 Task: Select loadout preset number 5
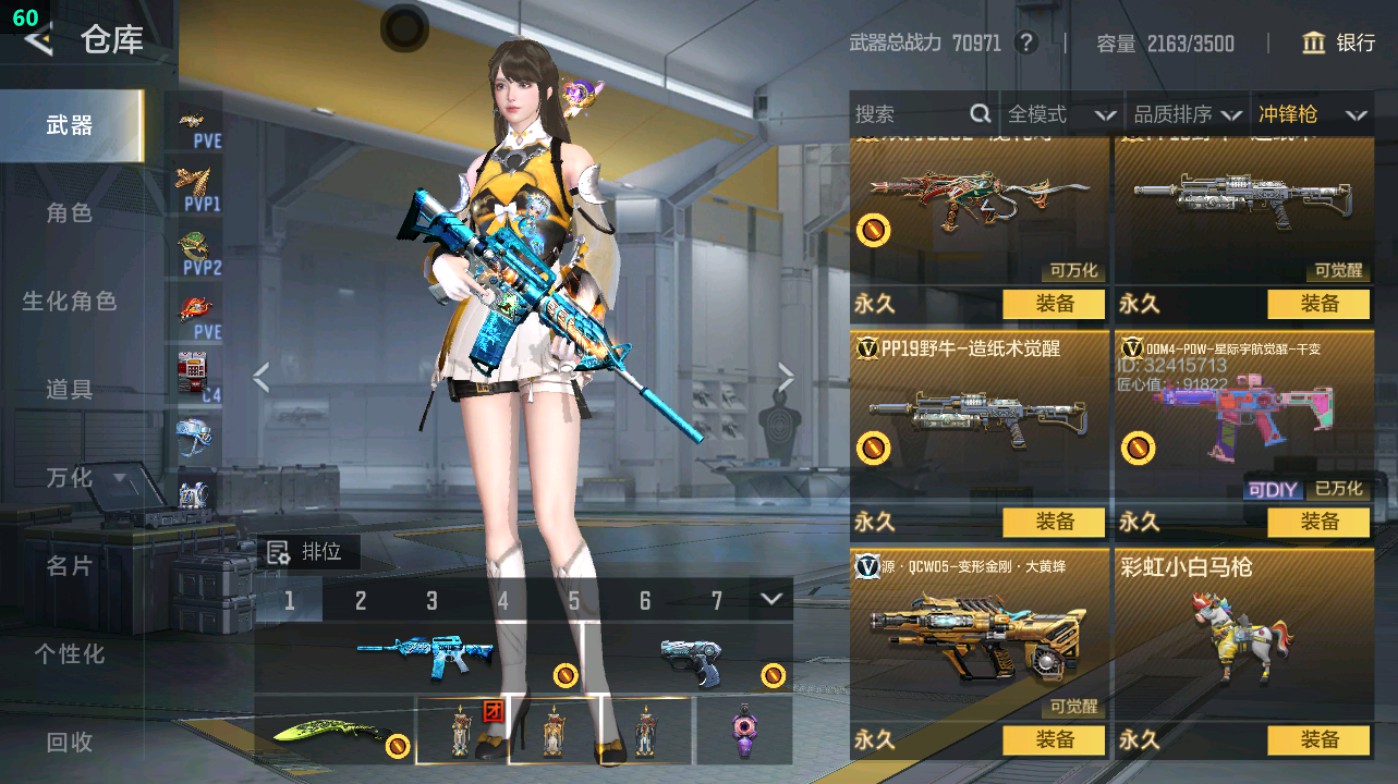[x=575, y=601]
